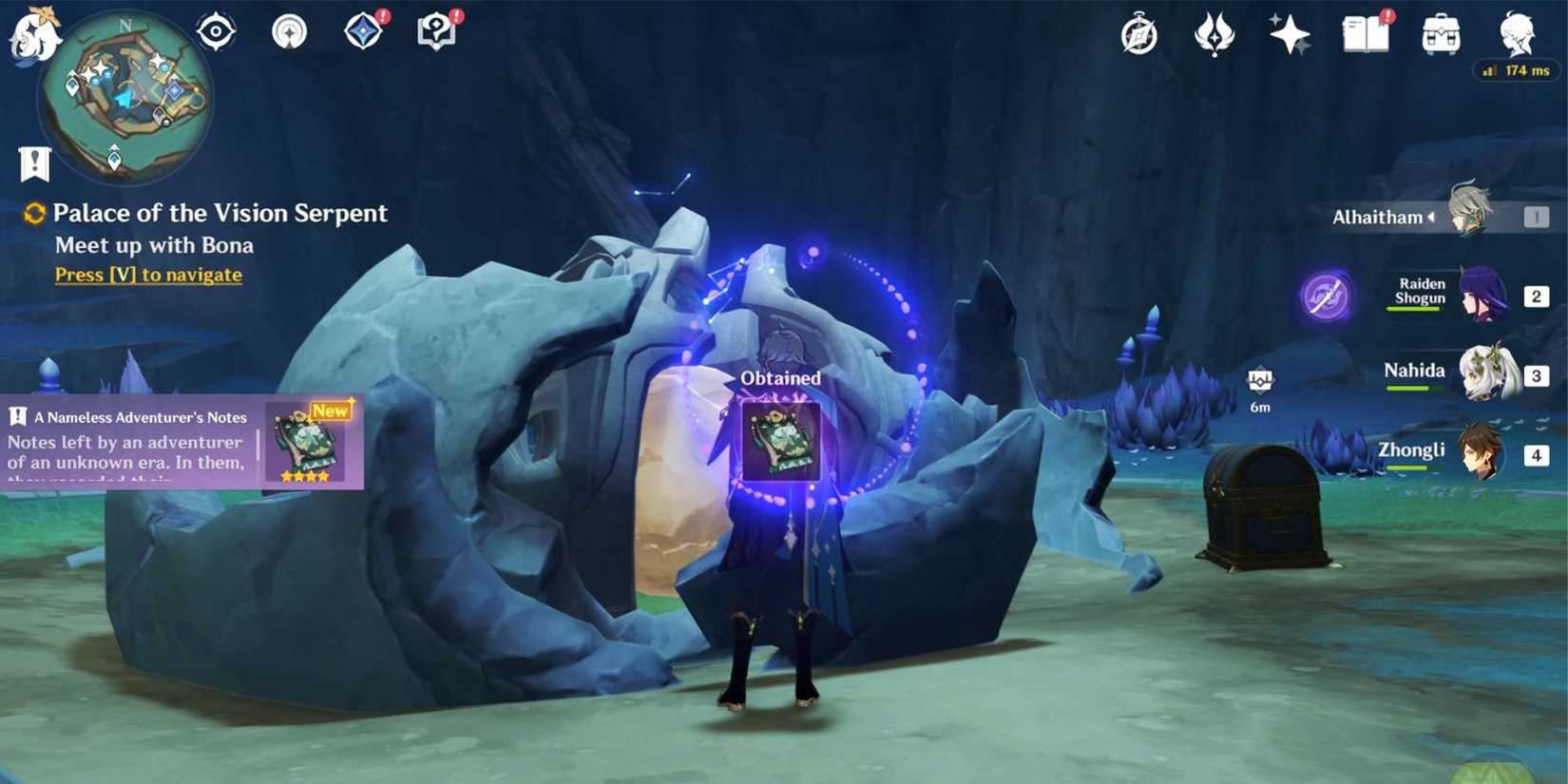
Task: Click the eye-shaped tracking icon near minimap
Action: (x=215, y=29)
